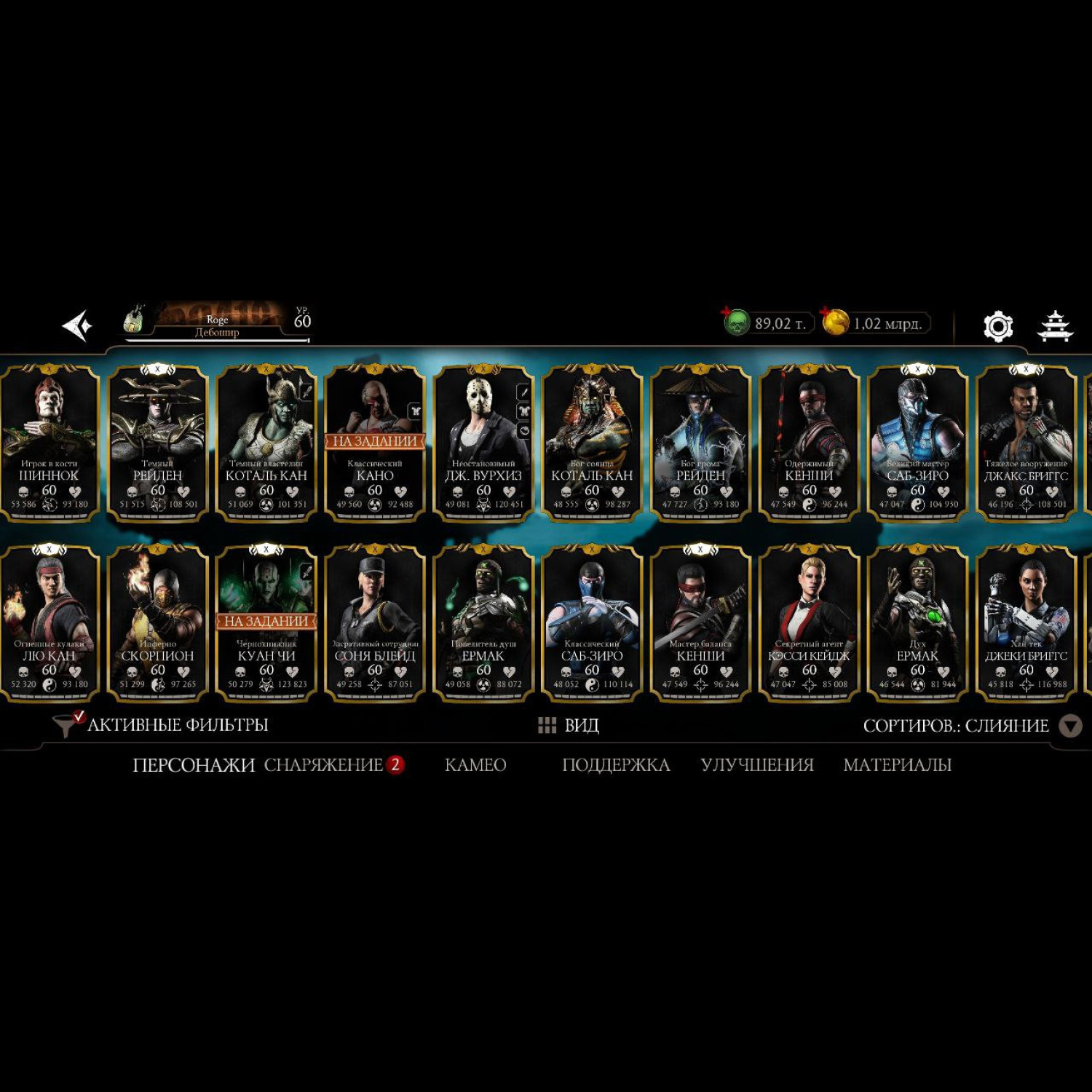Change the card layout with Вид
Viewport: 1092px width, 1092px height.
569,725
